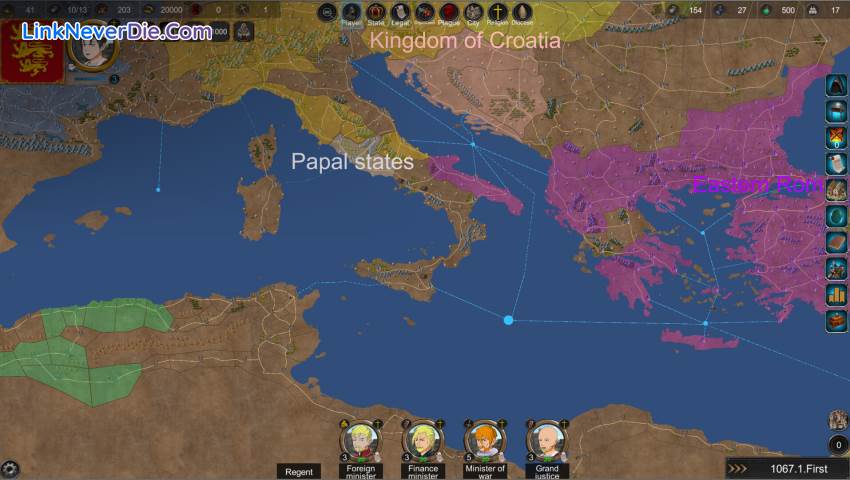This screenshot has width=850, height=480.
Task: Open the red book sidebar icon
Action: 836,242
